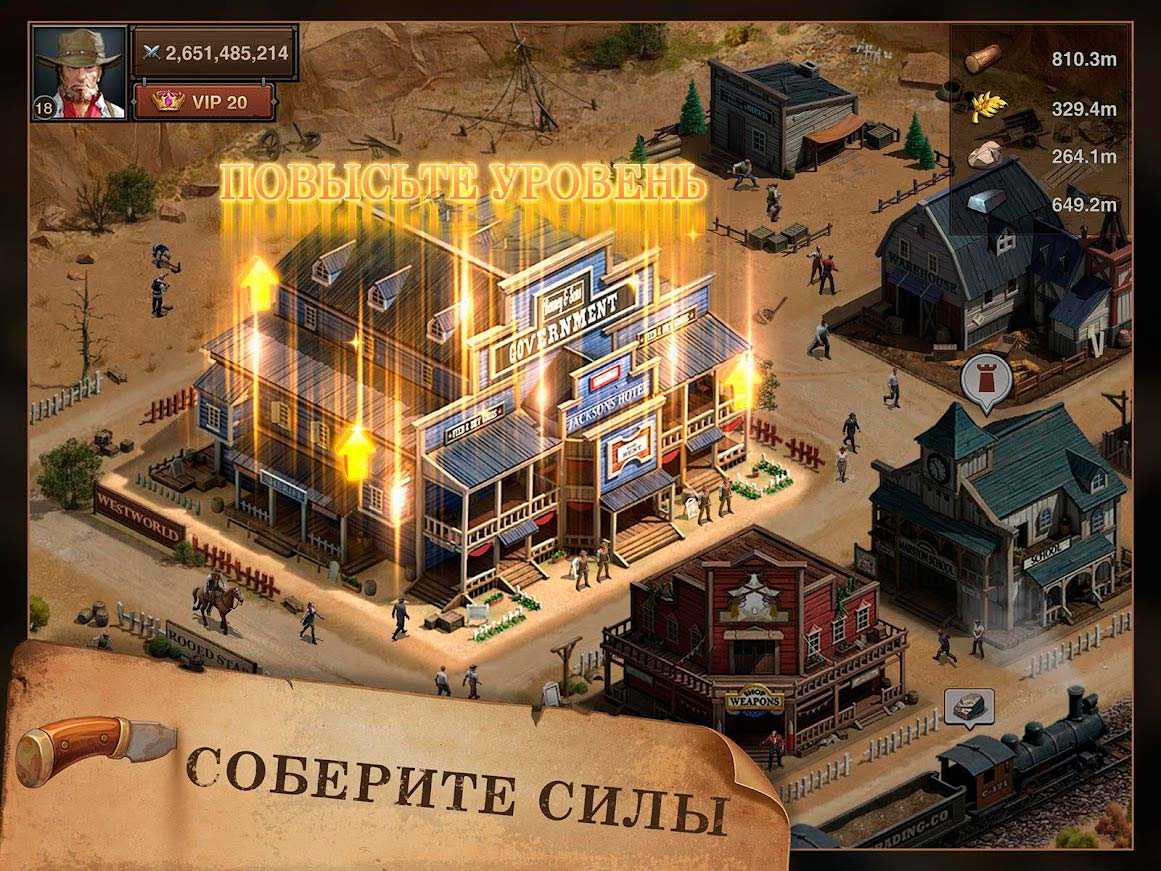Select the wheat food resource icon

[984, 107]
